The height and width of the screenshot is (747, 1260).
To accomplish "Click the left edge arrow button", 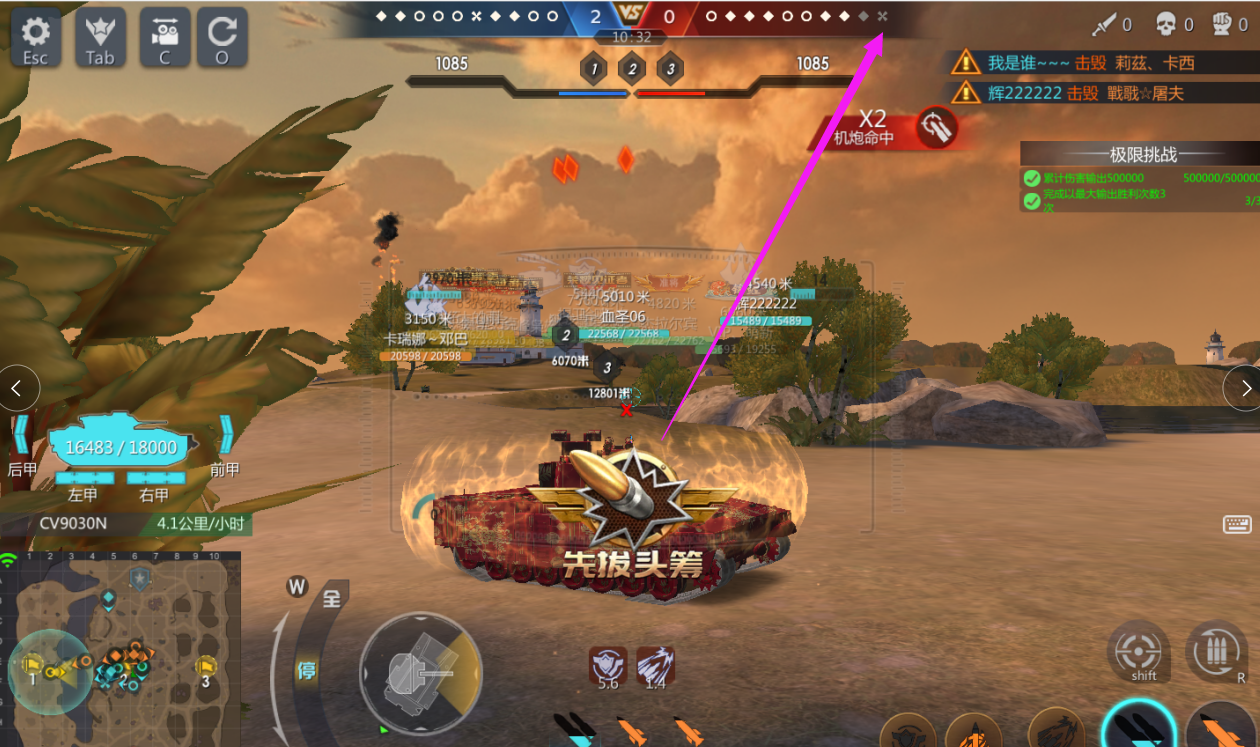I will click(19, 388).
